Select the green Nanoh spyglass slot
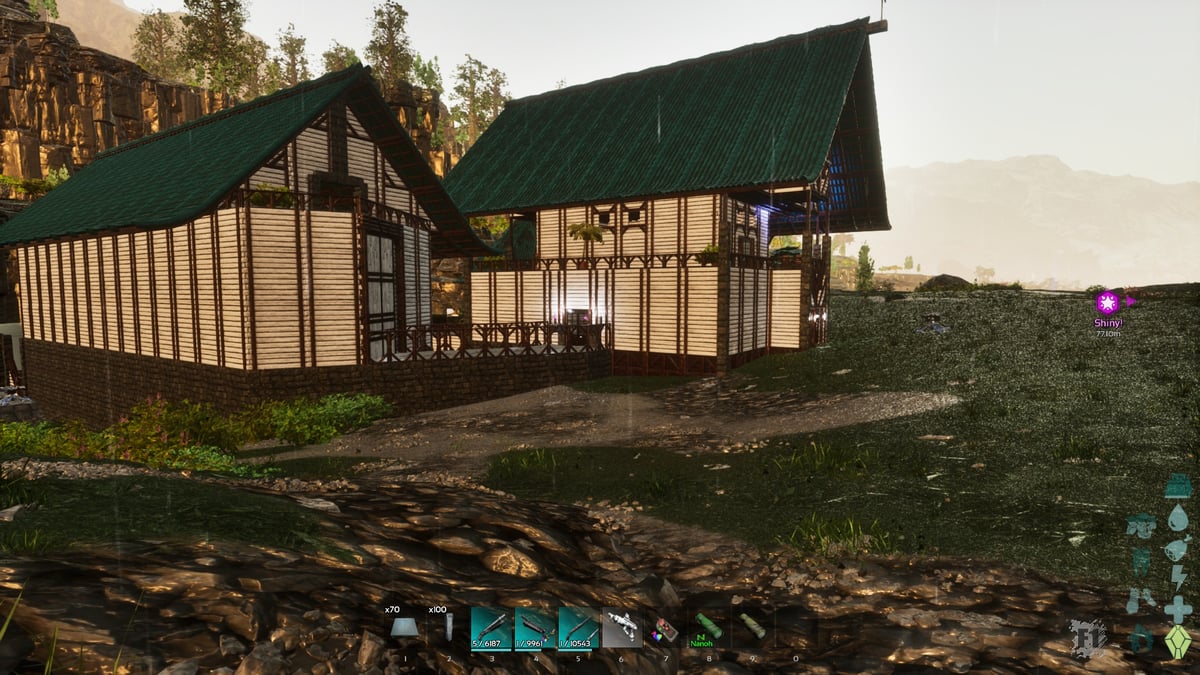 [x=708, y=628]
